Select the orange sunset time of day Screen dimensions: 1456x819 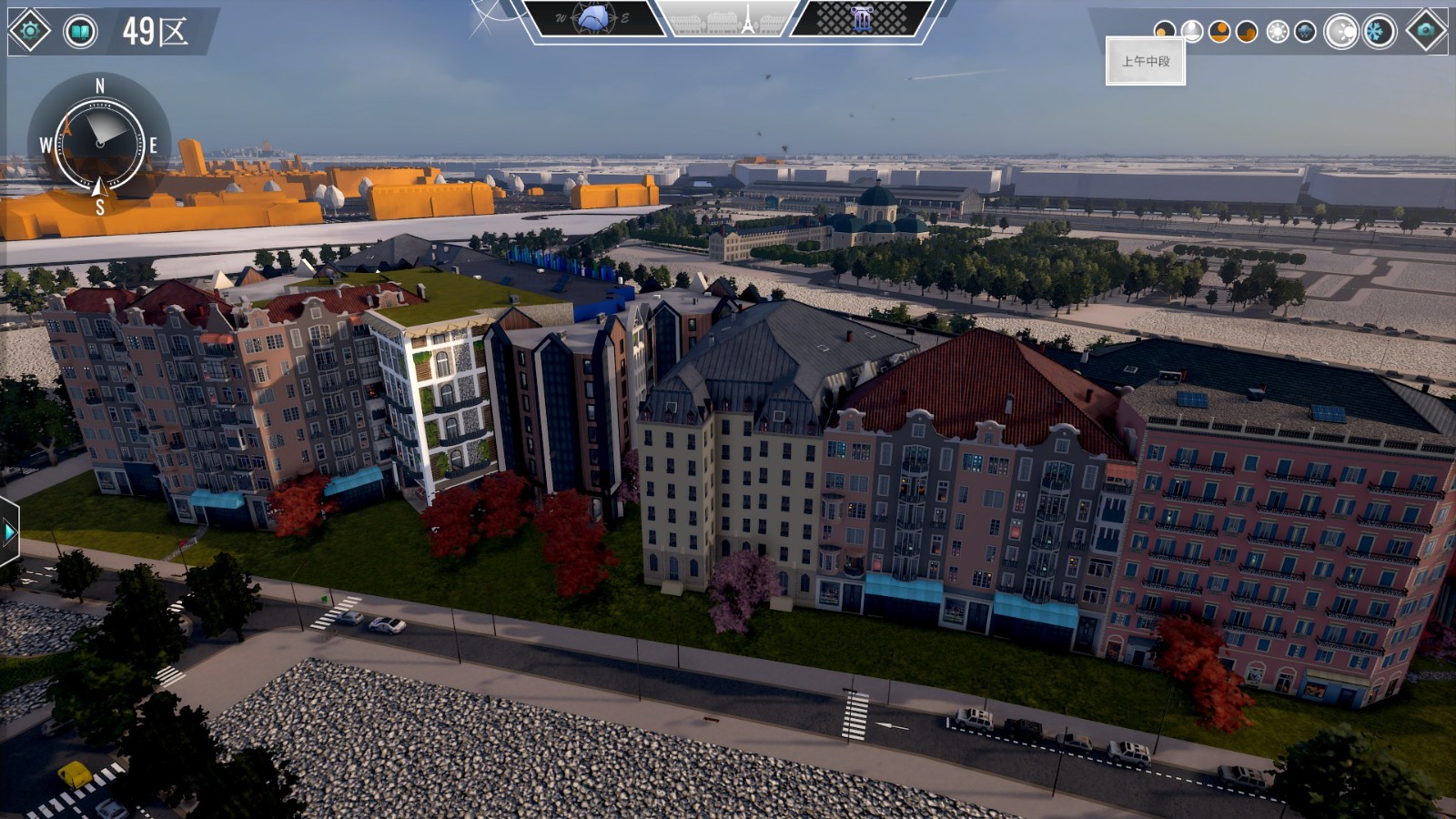[x=1247, y=32]
